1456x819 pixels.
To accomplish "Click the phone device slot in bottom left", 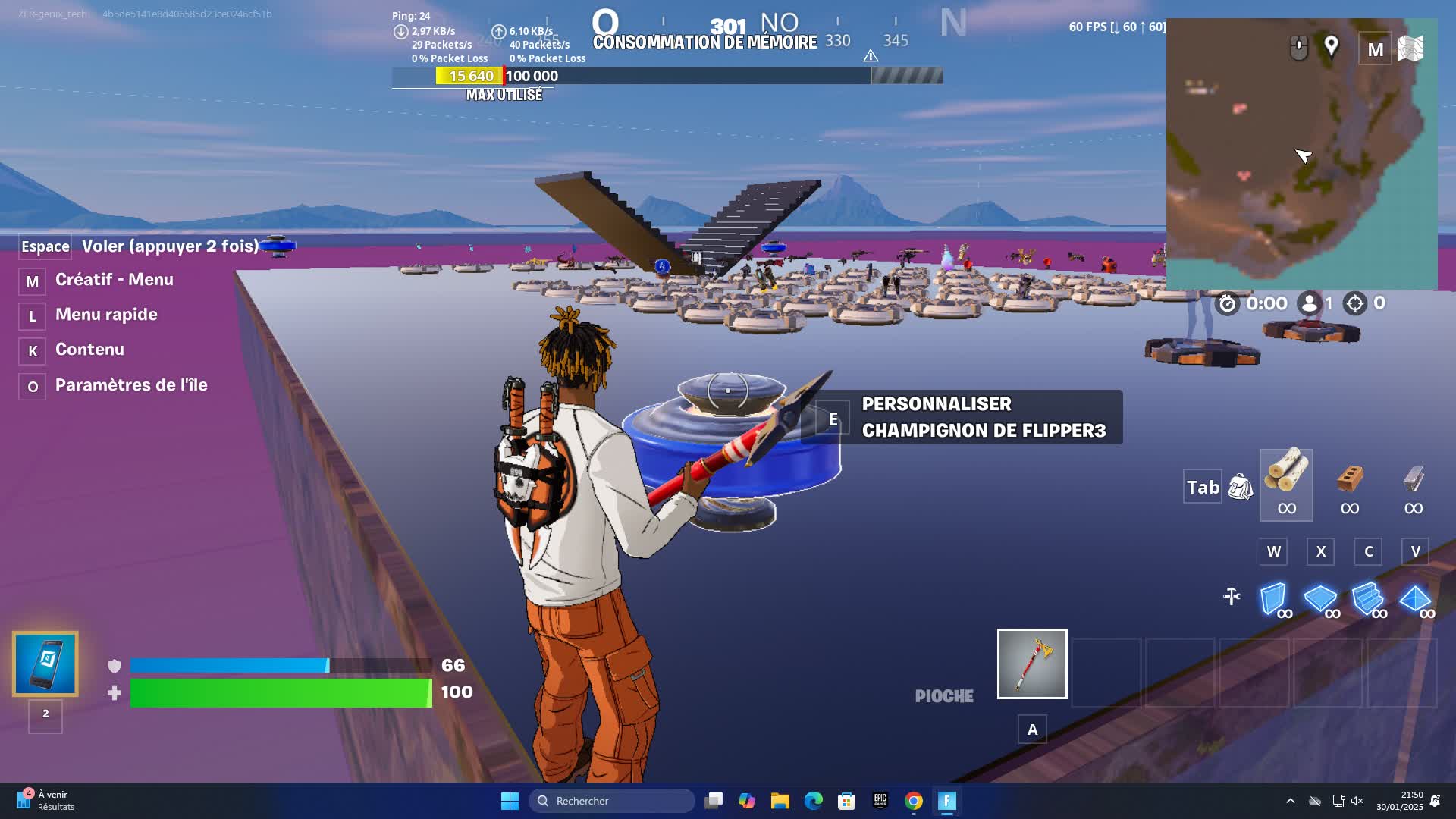I will point(45,664).
